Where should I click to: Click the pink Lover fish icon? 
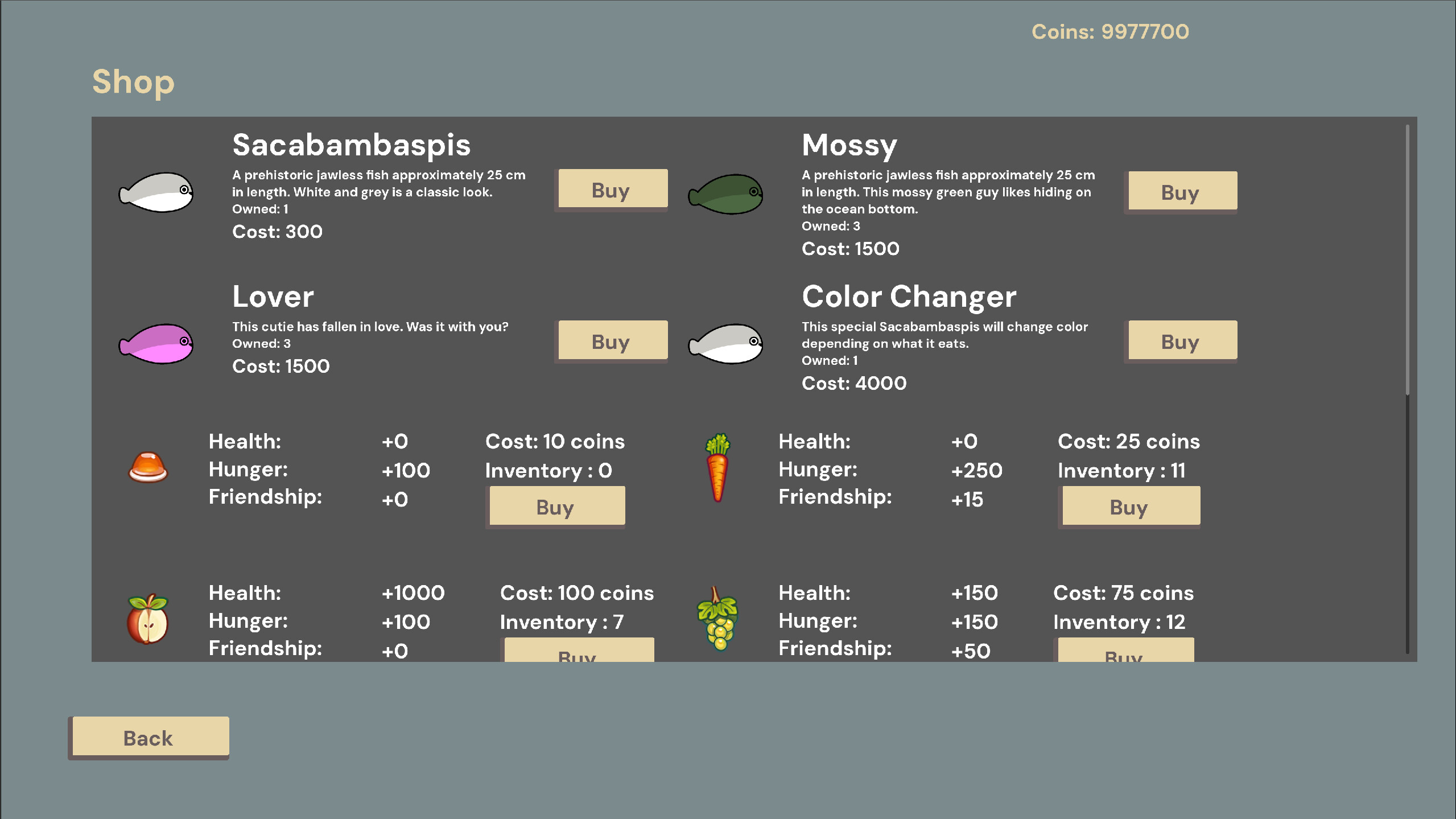click(x=155, y=343)
